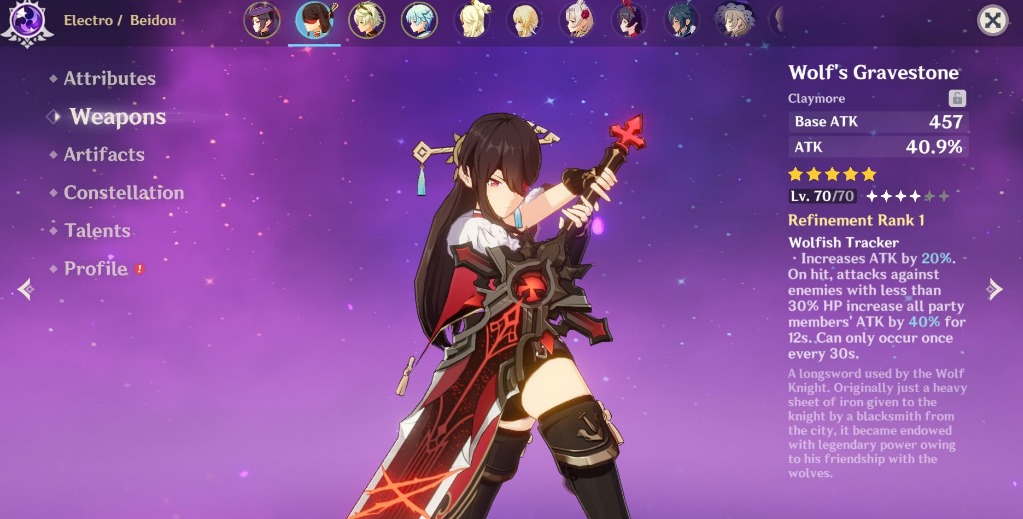Select the Weapons menu entry
The image size is (1023, 519).
117,117
